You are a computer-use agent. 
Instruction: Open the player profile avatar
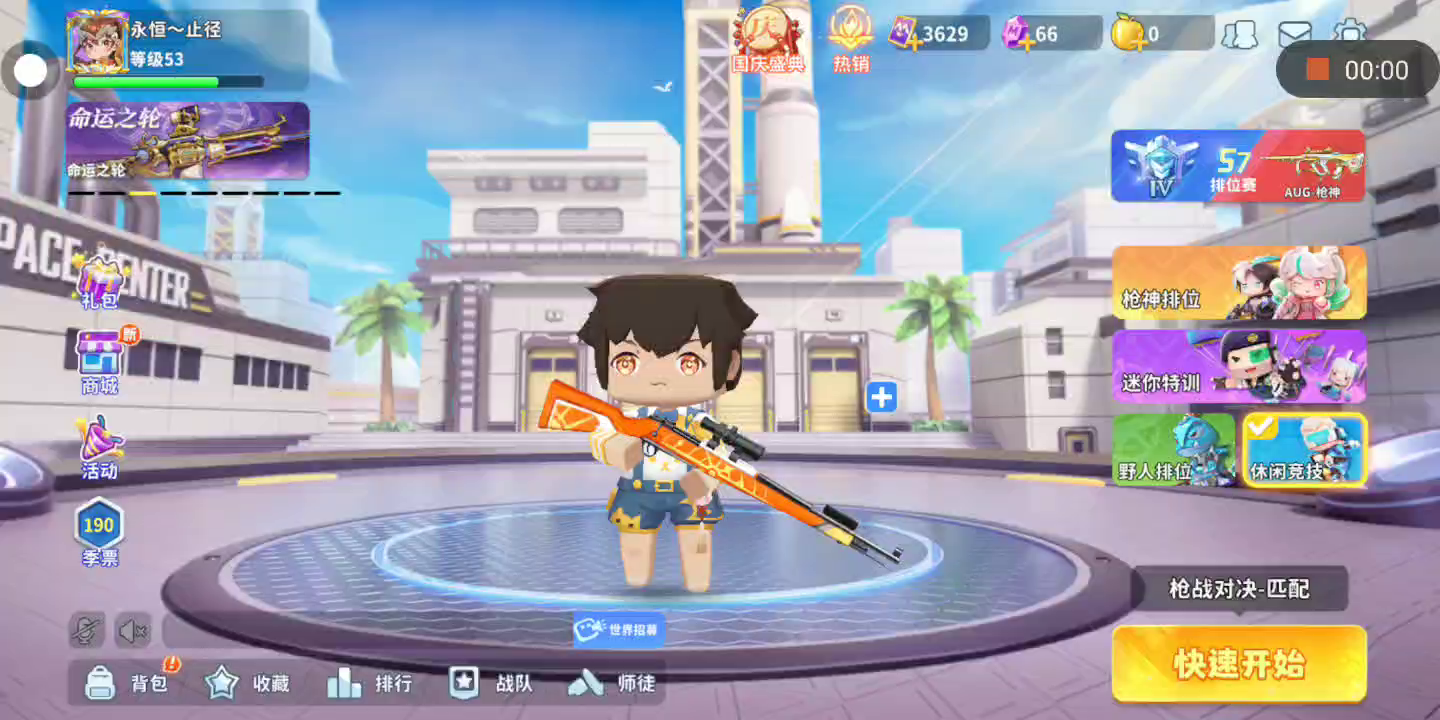coord(97,42)
